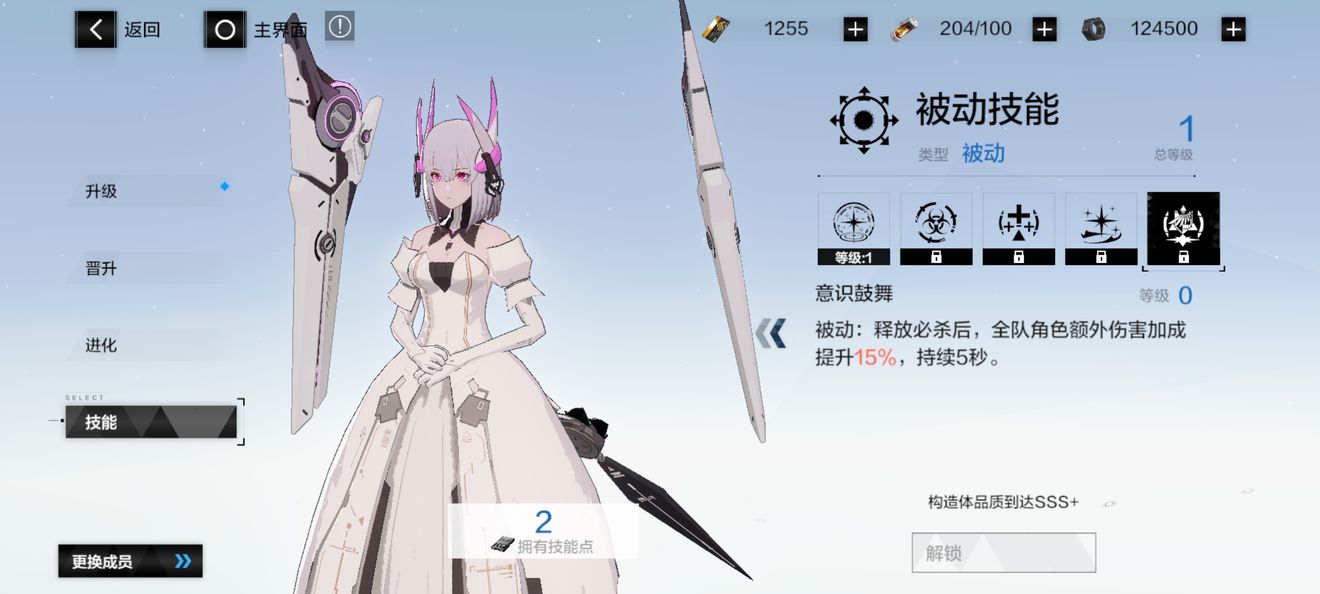This screenshot has width=1320, height=594.
Task: Select the locked biohazard passive skill
Action: click(936, 229)
